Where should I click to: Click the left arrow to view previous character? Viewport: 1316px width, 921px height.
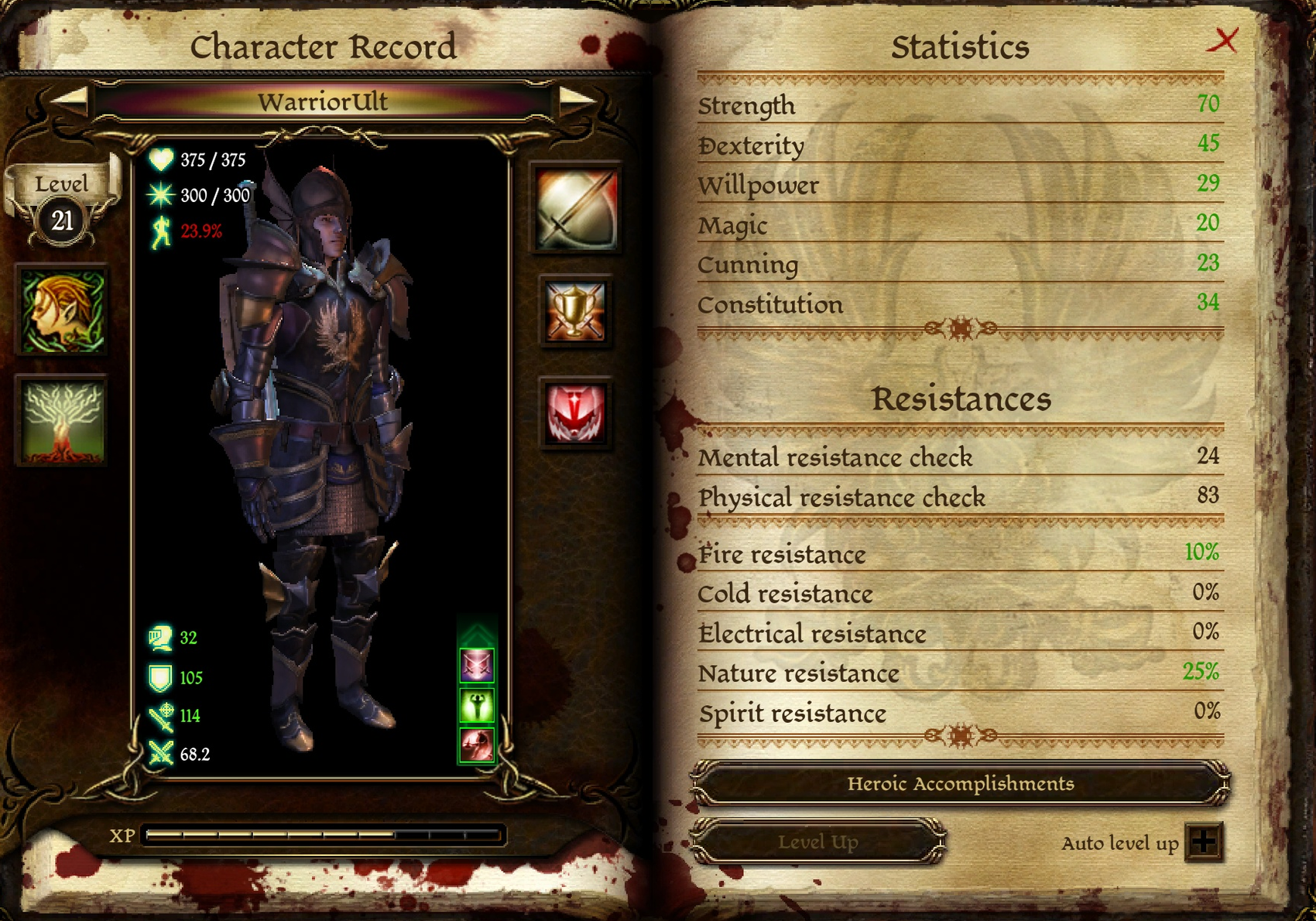click(x=74, y=101)
